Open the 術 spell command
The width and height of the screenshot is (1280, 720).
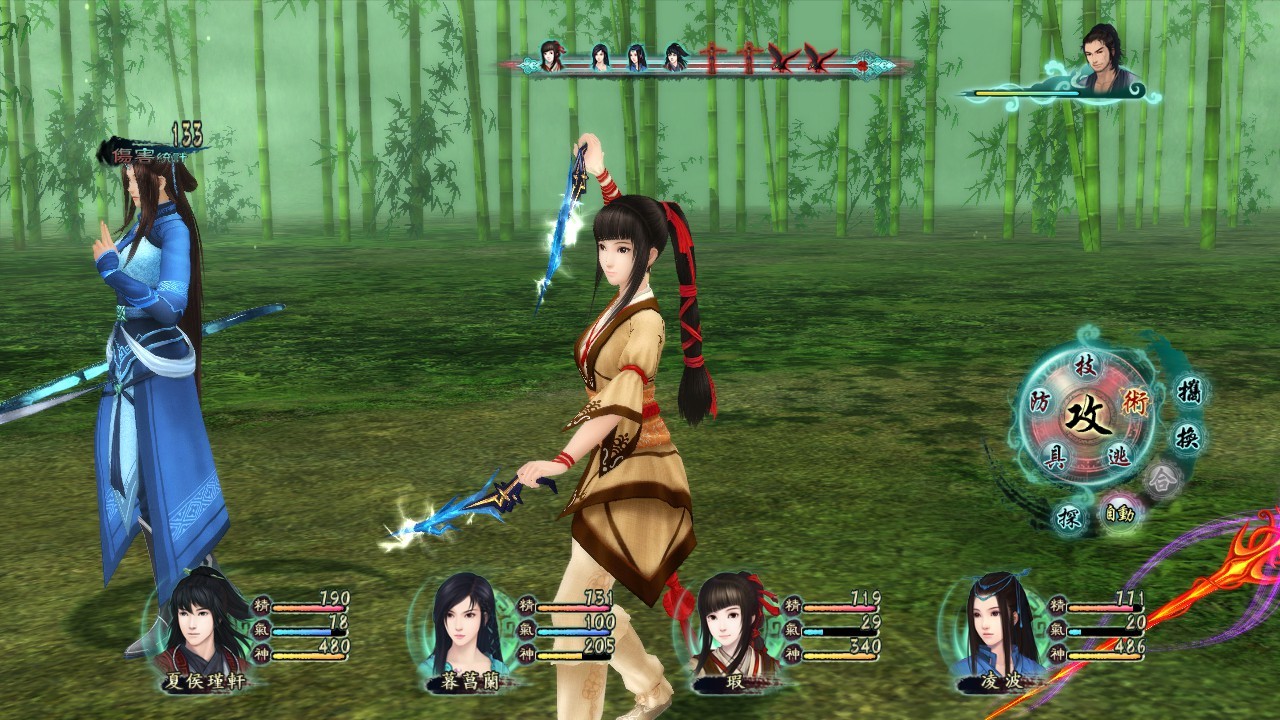pos(1134,402)
